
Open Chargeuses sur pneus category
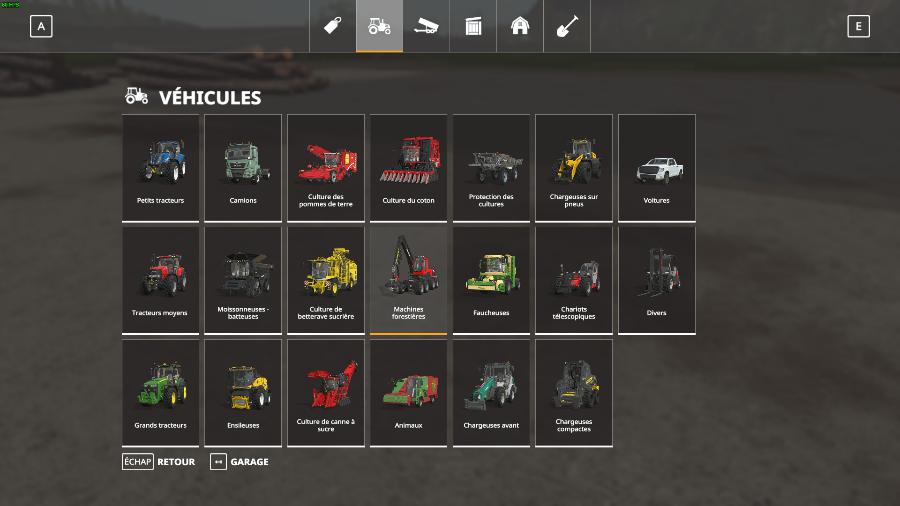point(574,168)
